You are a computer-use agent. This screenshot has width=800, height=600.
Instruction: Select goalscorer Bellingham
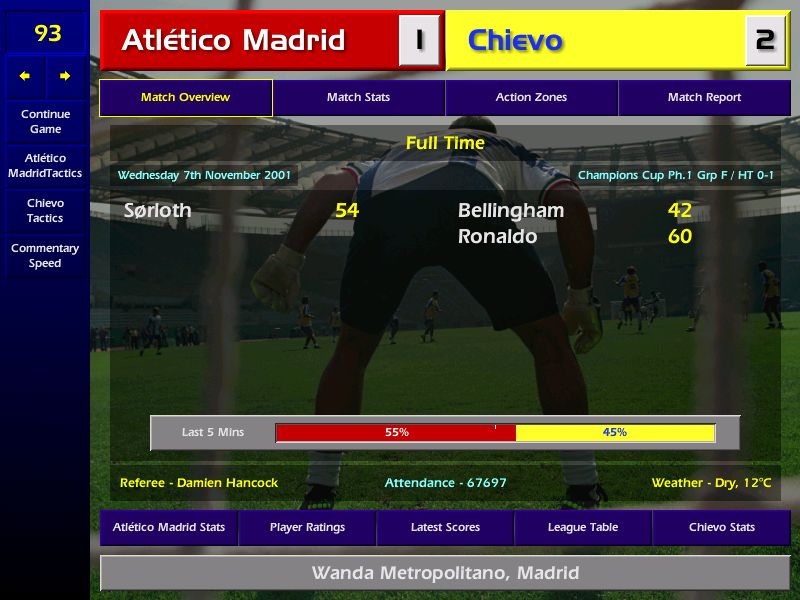tap(511, 210)
